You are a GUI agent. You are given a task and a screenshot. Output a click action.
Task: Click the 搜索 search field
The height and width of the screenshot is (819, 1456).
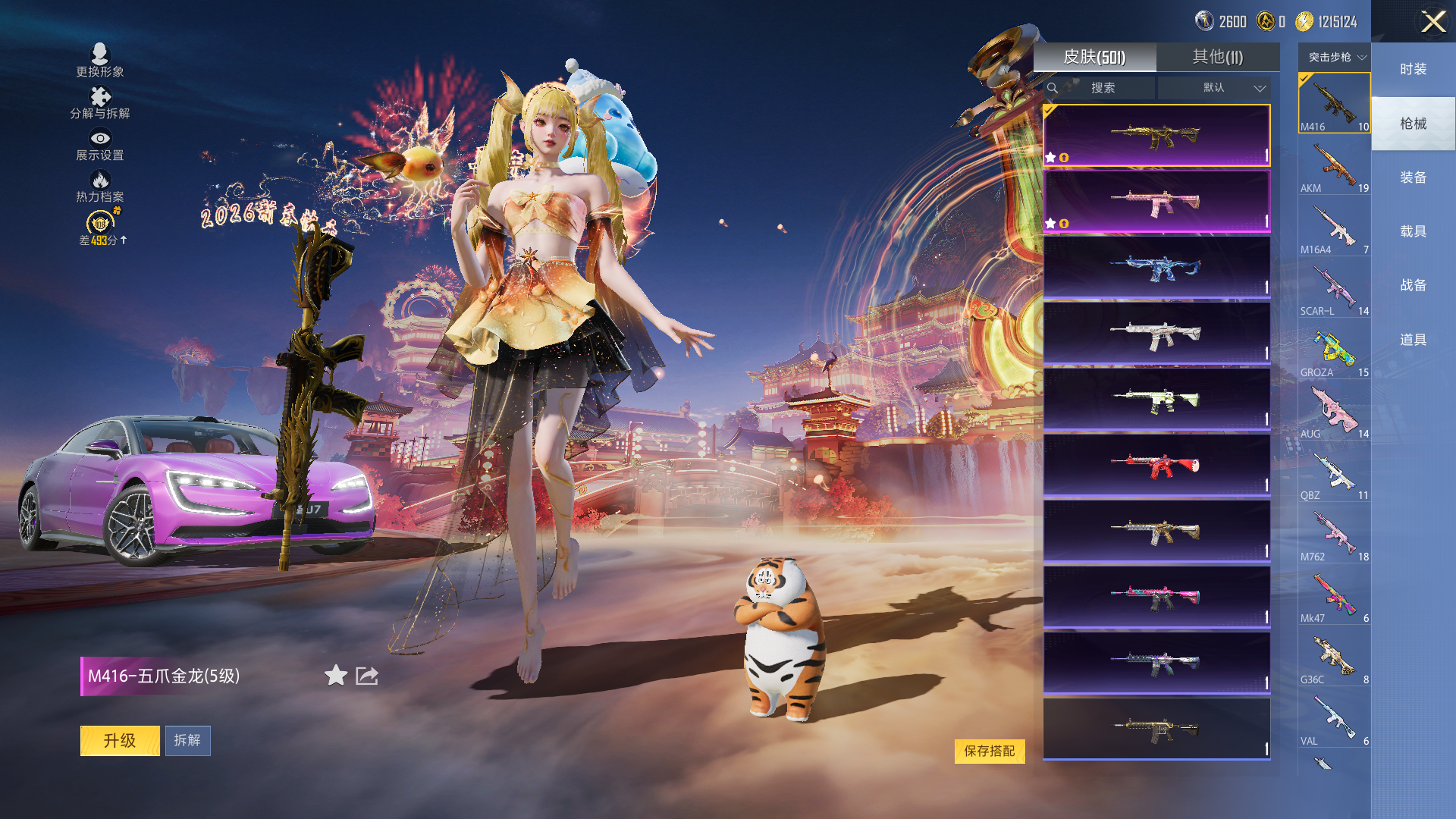pyautogui.click(x=1102, y=88)
